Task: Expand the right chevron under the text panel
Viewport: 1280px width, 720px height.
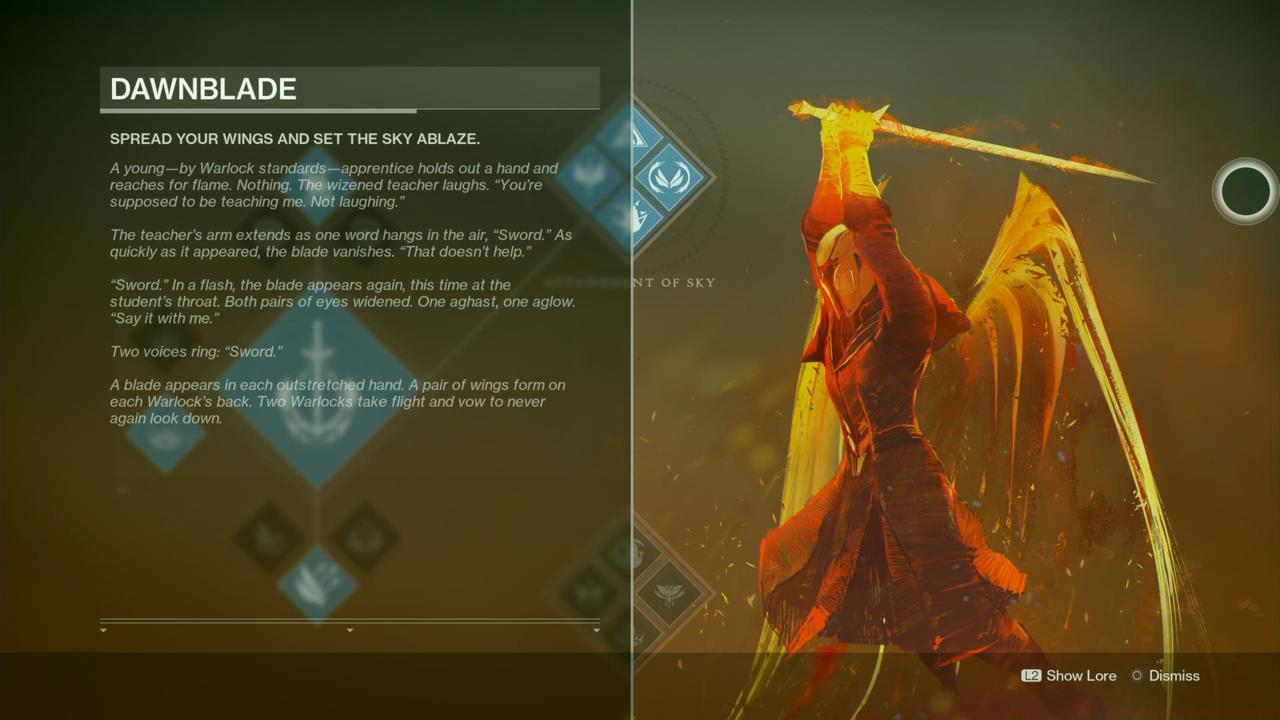Action: pyautogui.click(x=596, y=632)
